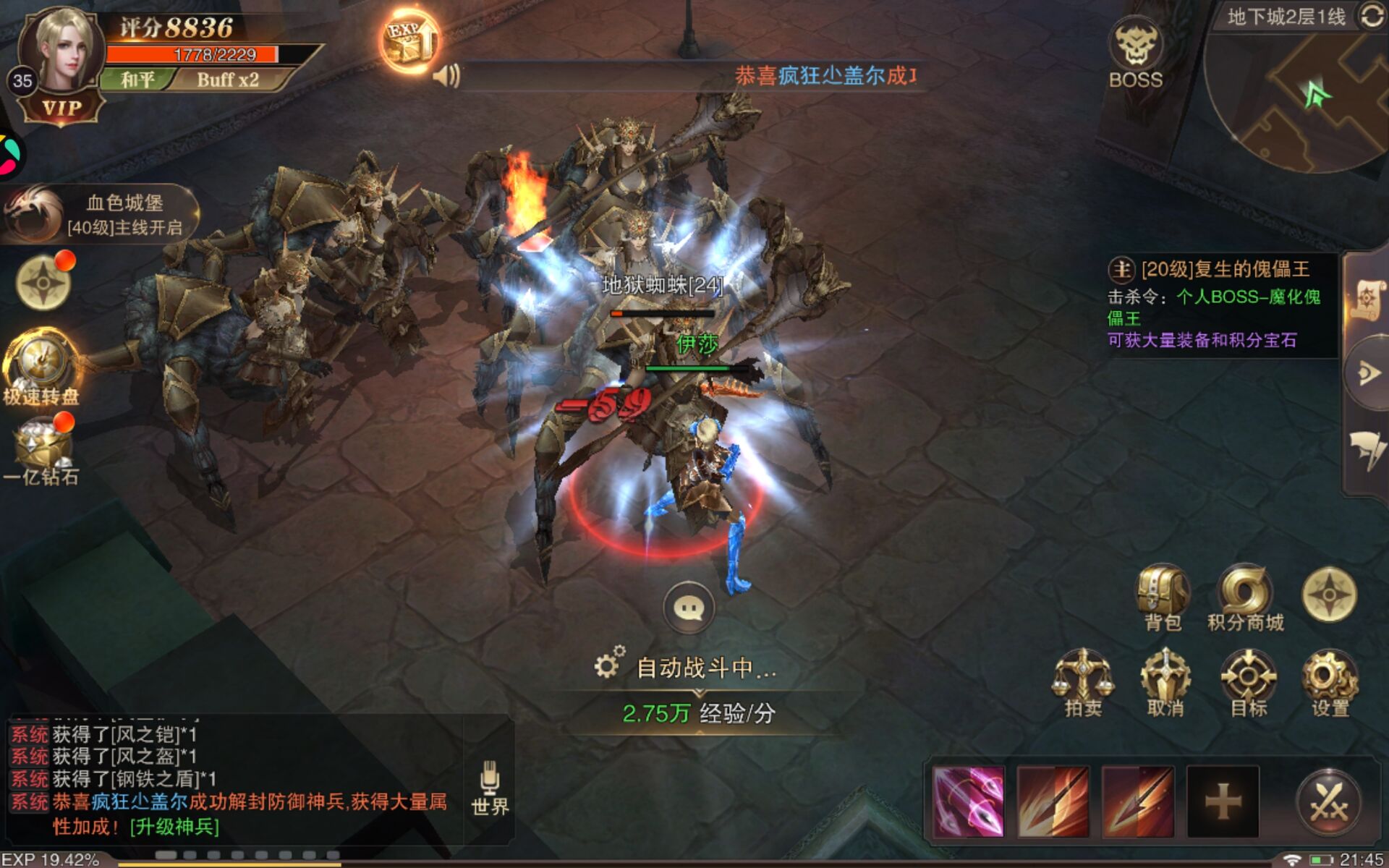Claim the EXP bonus chest icon
This screenshot has height=868, width=1389.
coord(409,41)
